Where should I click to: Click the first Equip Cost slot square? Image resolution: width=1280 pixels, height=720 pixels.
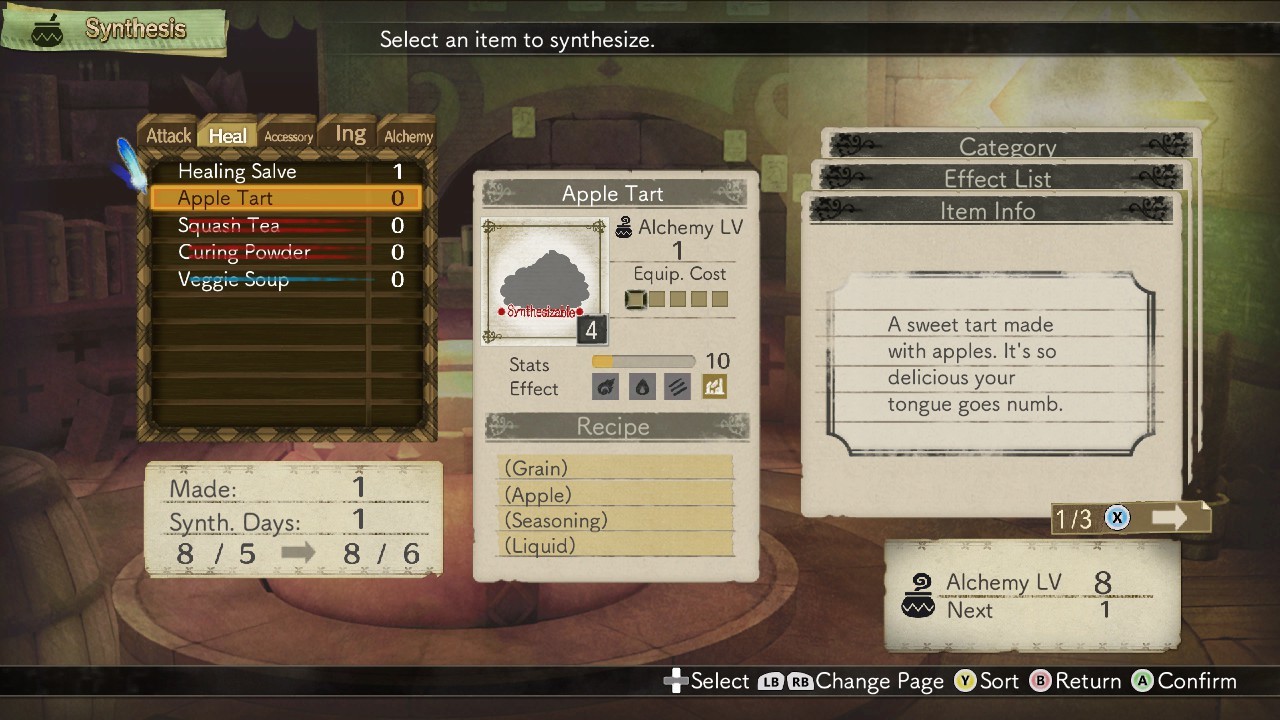point(634,298)
